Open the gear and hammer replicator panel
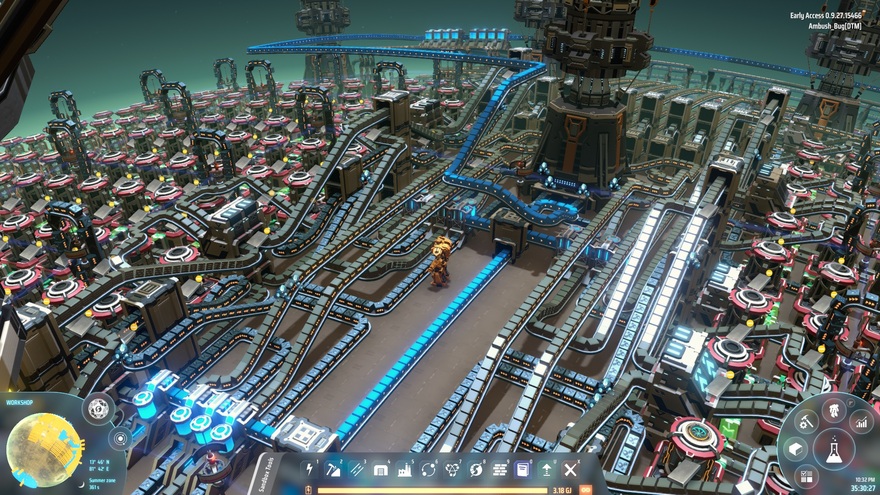The image size is (880, 495). (x=805, y=424)
